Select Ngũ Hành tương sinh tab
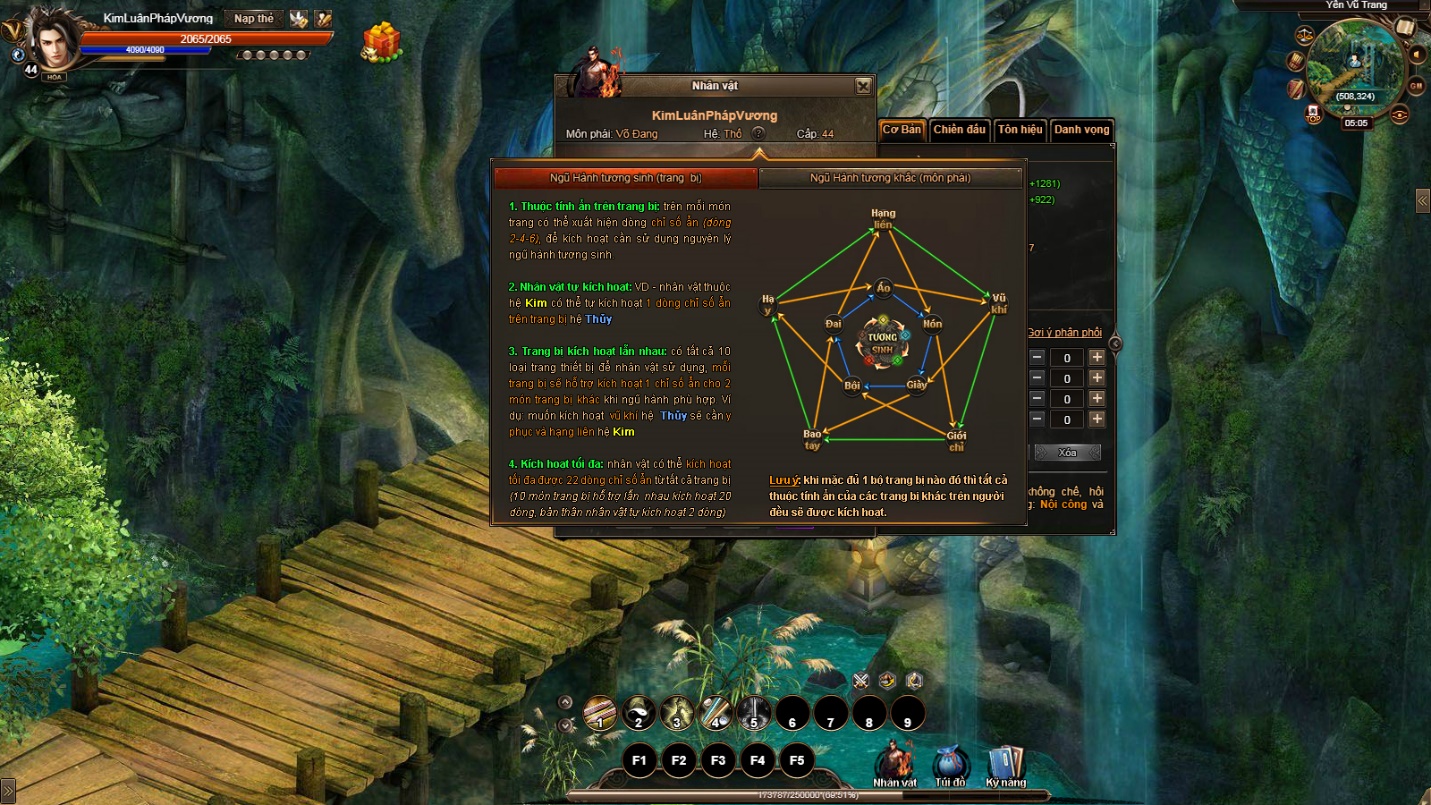 coord(626,178)
